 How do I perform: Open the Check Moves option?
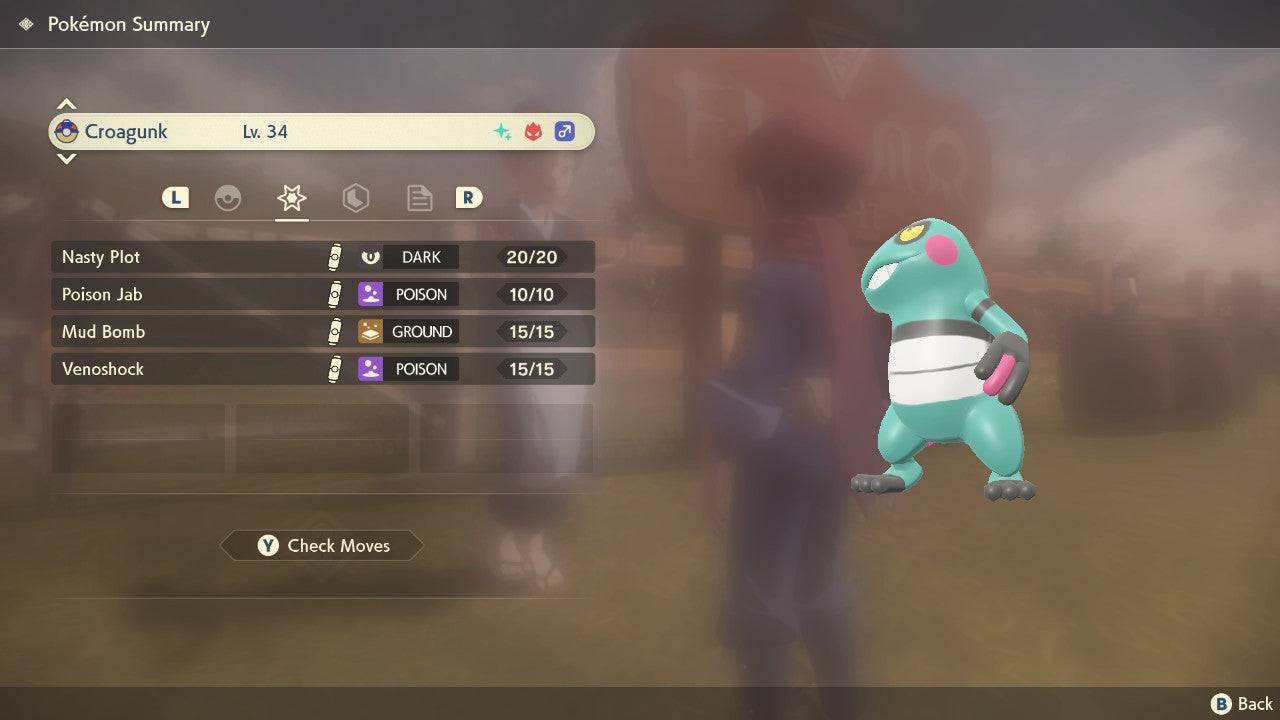[x=322, y=545]
